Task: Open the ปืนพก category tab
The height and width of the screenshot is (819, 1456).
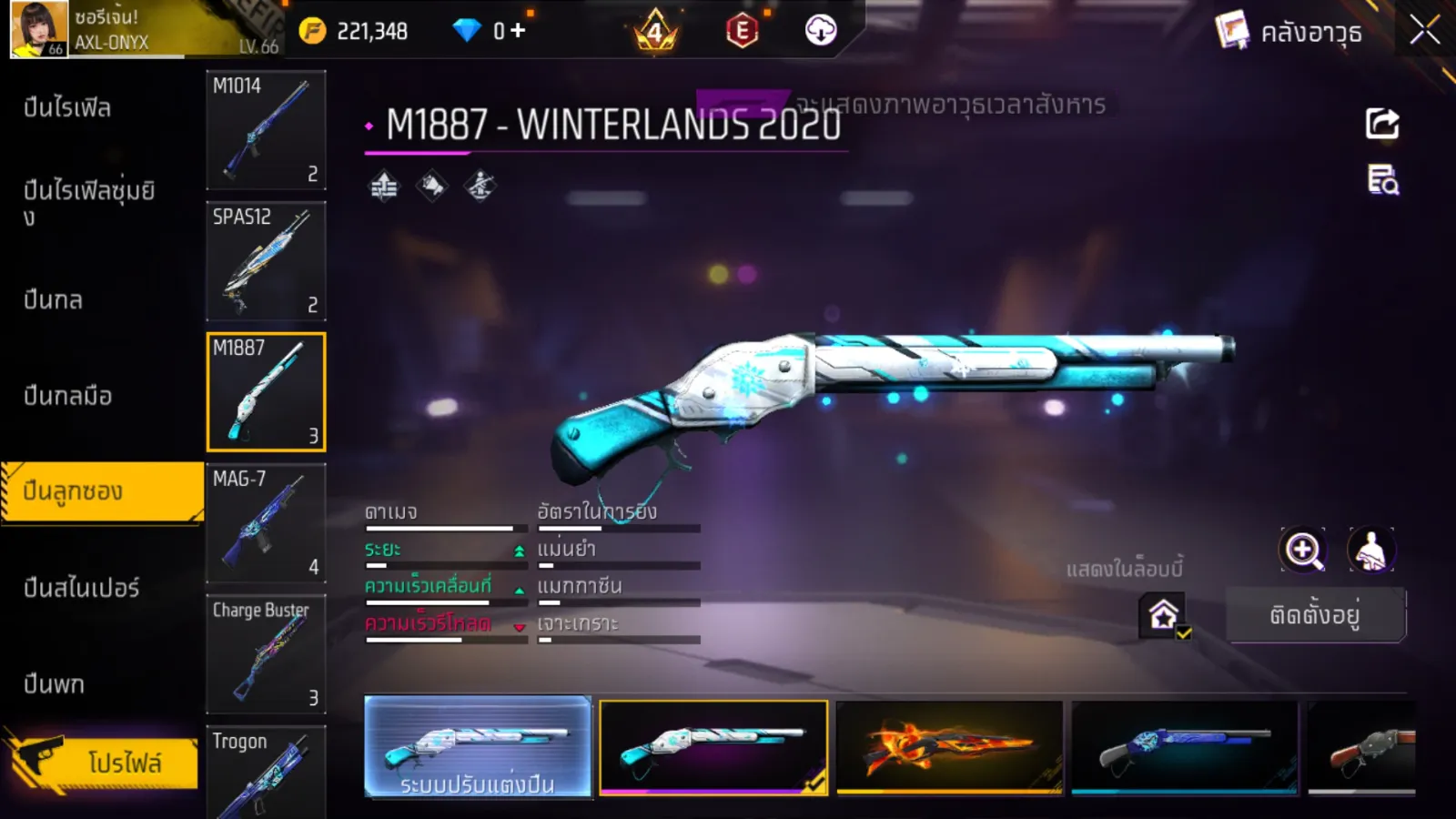Action: pyautogui.click(x=55, y=683)
